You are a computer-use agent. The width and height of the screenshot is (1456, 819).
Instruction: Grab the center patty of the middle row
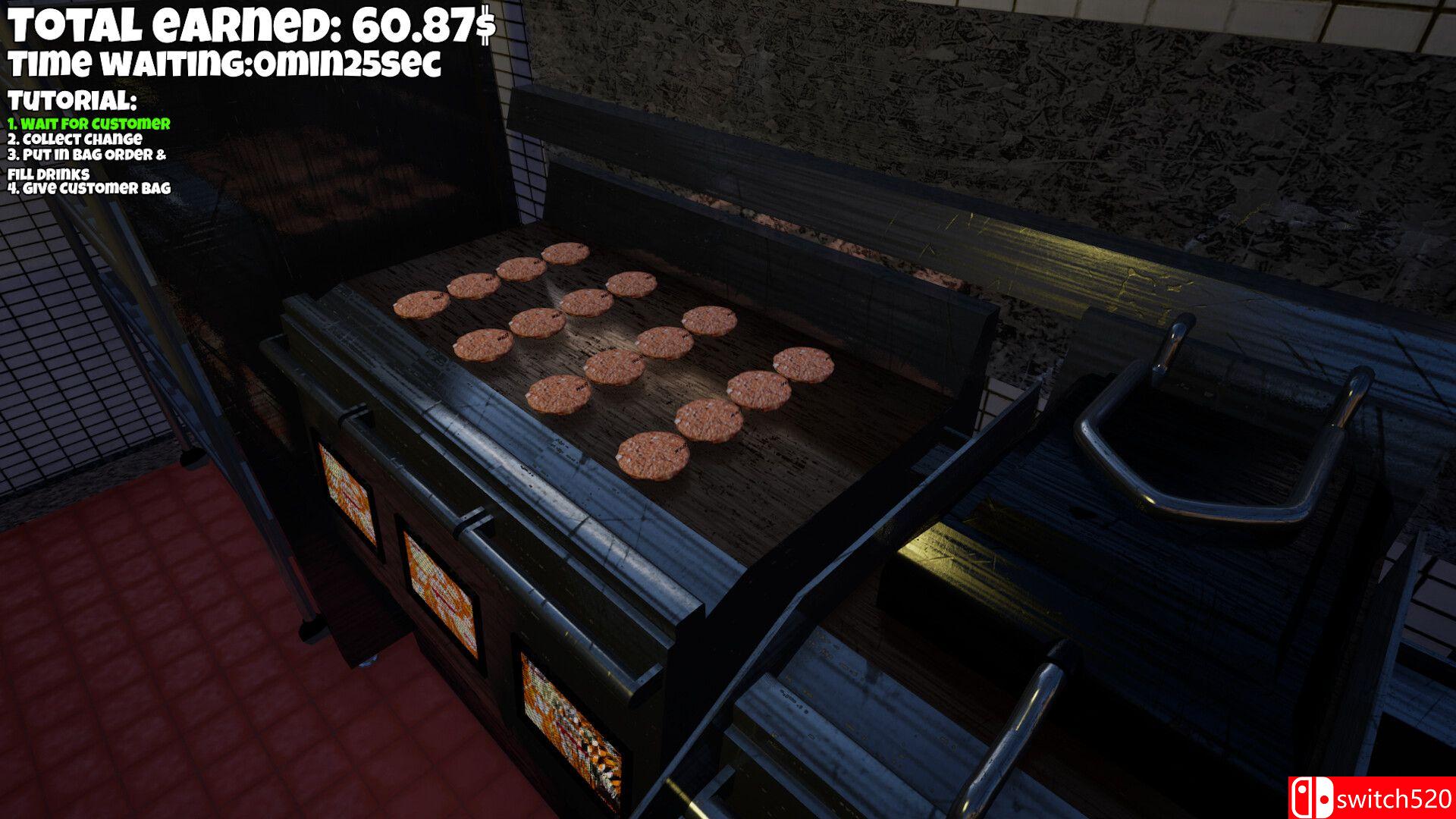click(610, 367)
